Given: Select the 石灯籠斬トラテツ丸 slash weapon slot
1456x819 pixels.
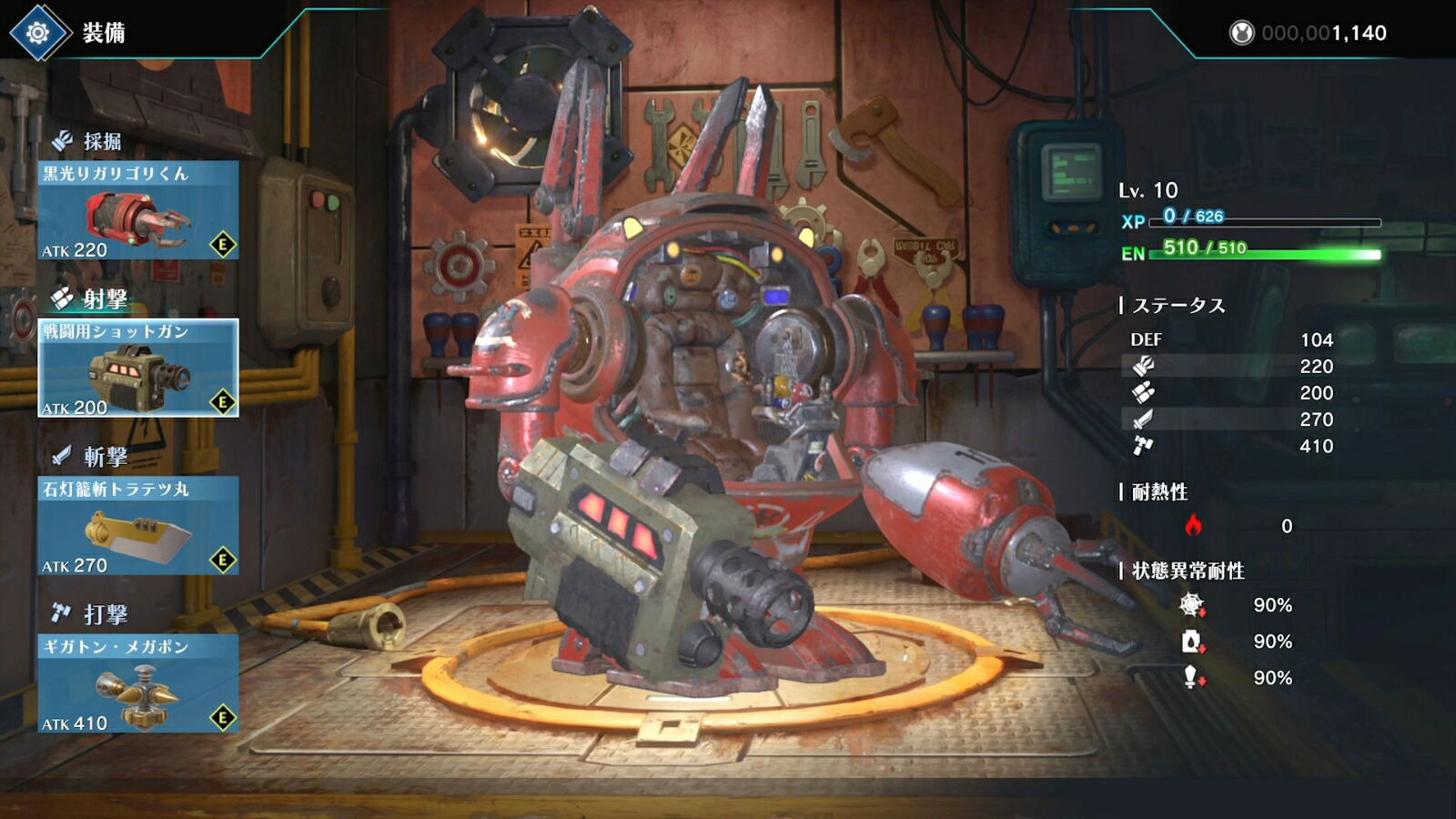Looking at the screenshot, I should click(138, 526).
